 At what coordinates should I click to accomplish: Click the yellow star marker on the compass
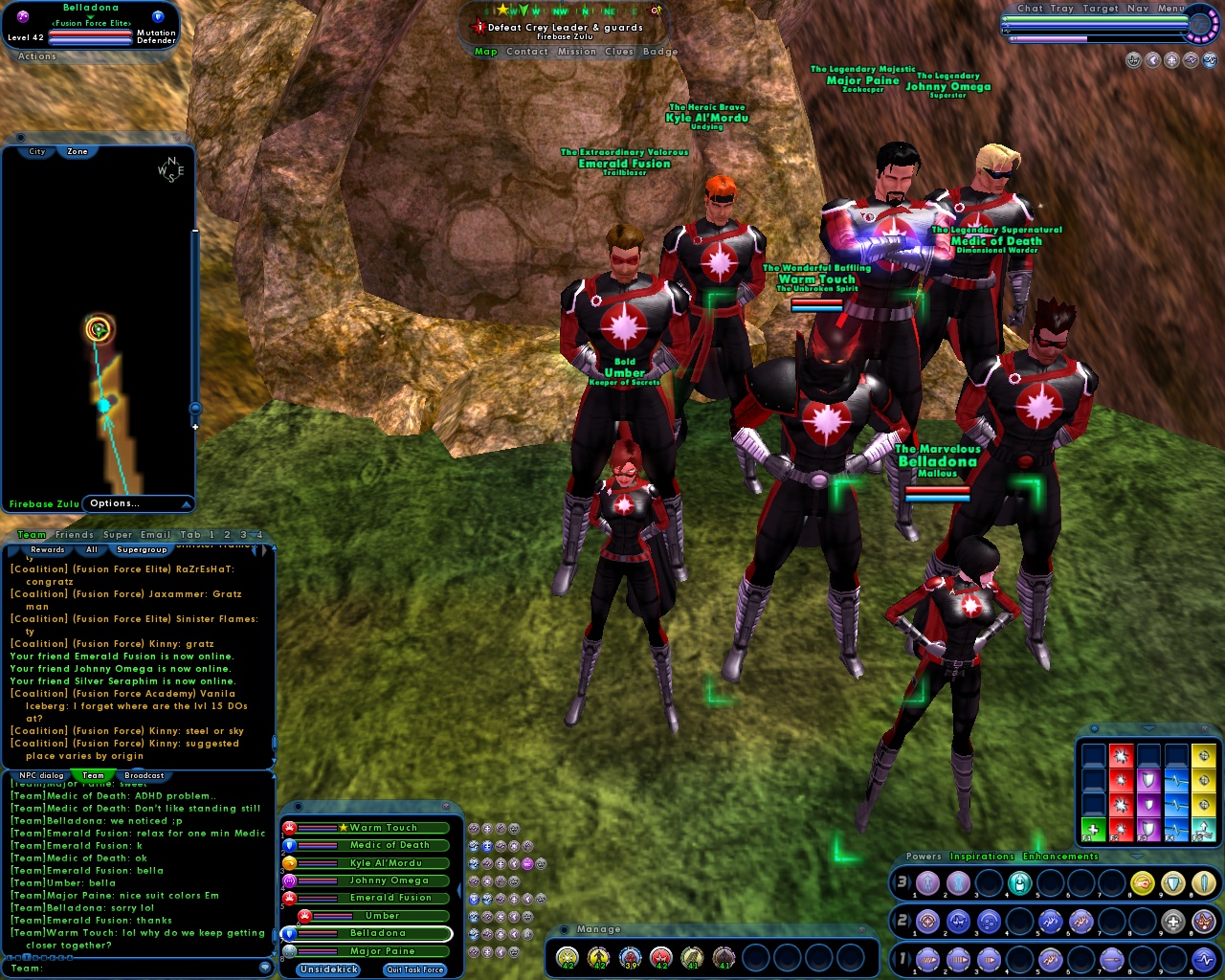pyautogui.click(x=502, y=11)
